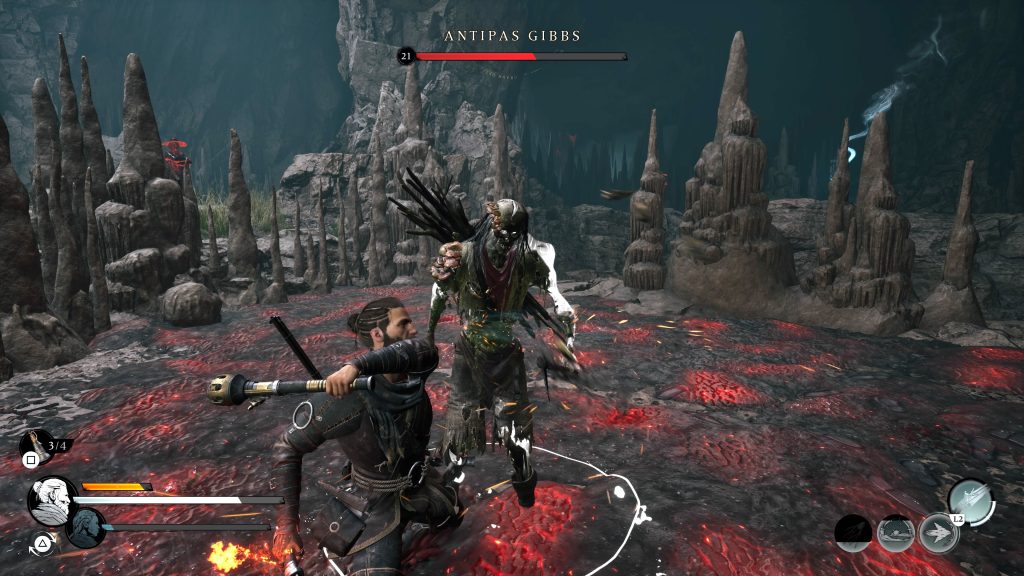The image size is (1024, 576).
Task: Select the darkened cooldown ability icon
Action: tap(853, 532)
